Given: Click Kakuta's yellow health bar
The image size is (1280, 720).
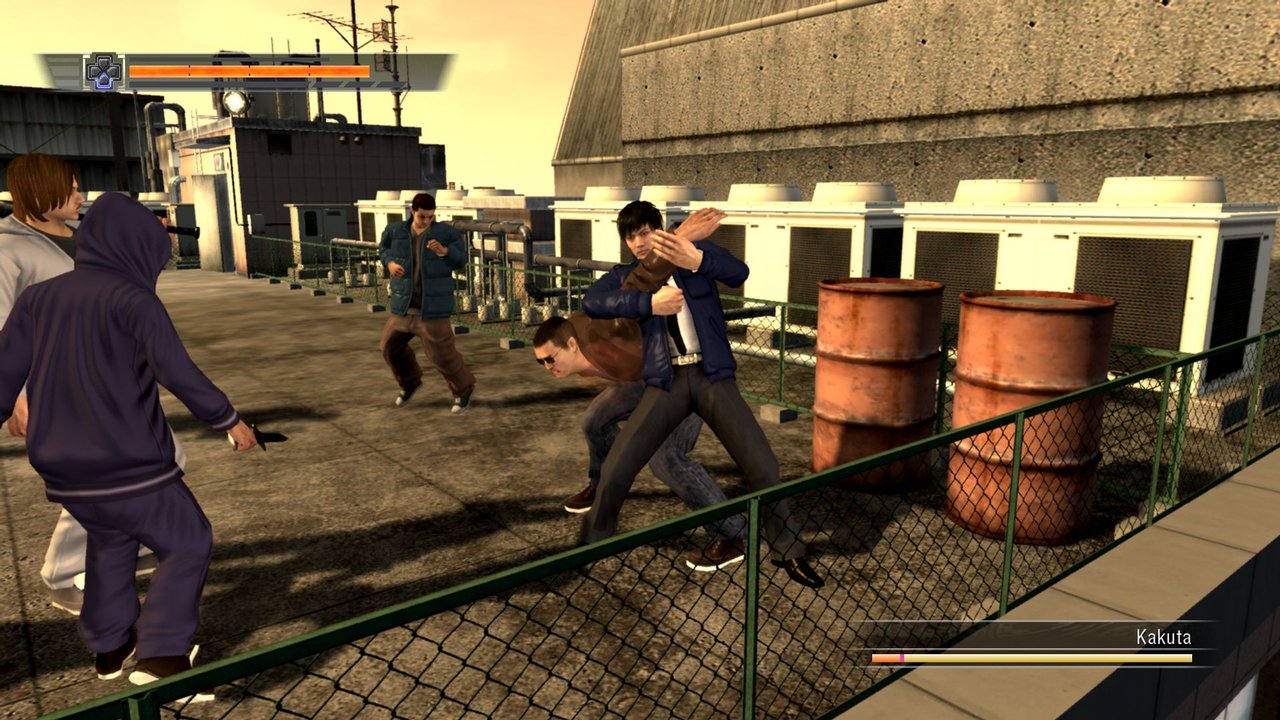Looking at the screenshot, I should (x=1050, y=658).
